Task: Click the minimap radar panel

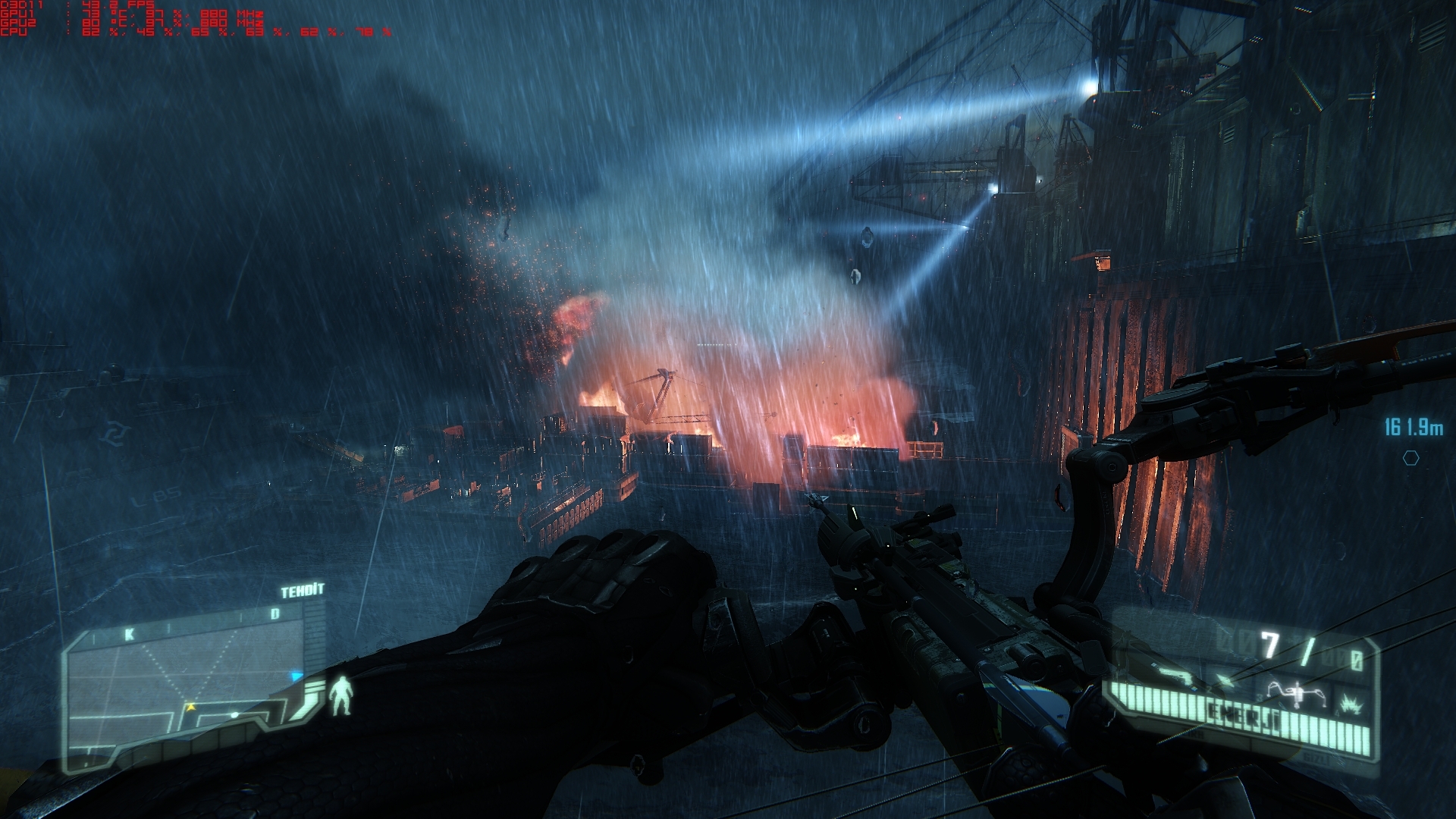Action: [184, 667]
